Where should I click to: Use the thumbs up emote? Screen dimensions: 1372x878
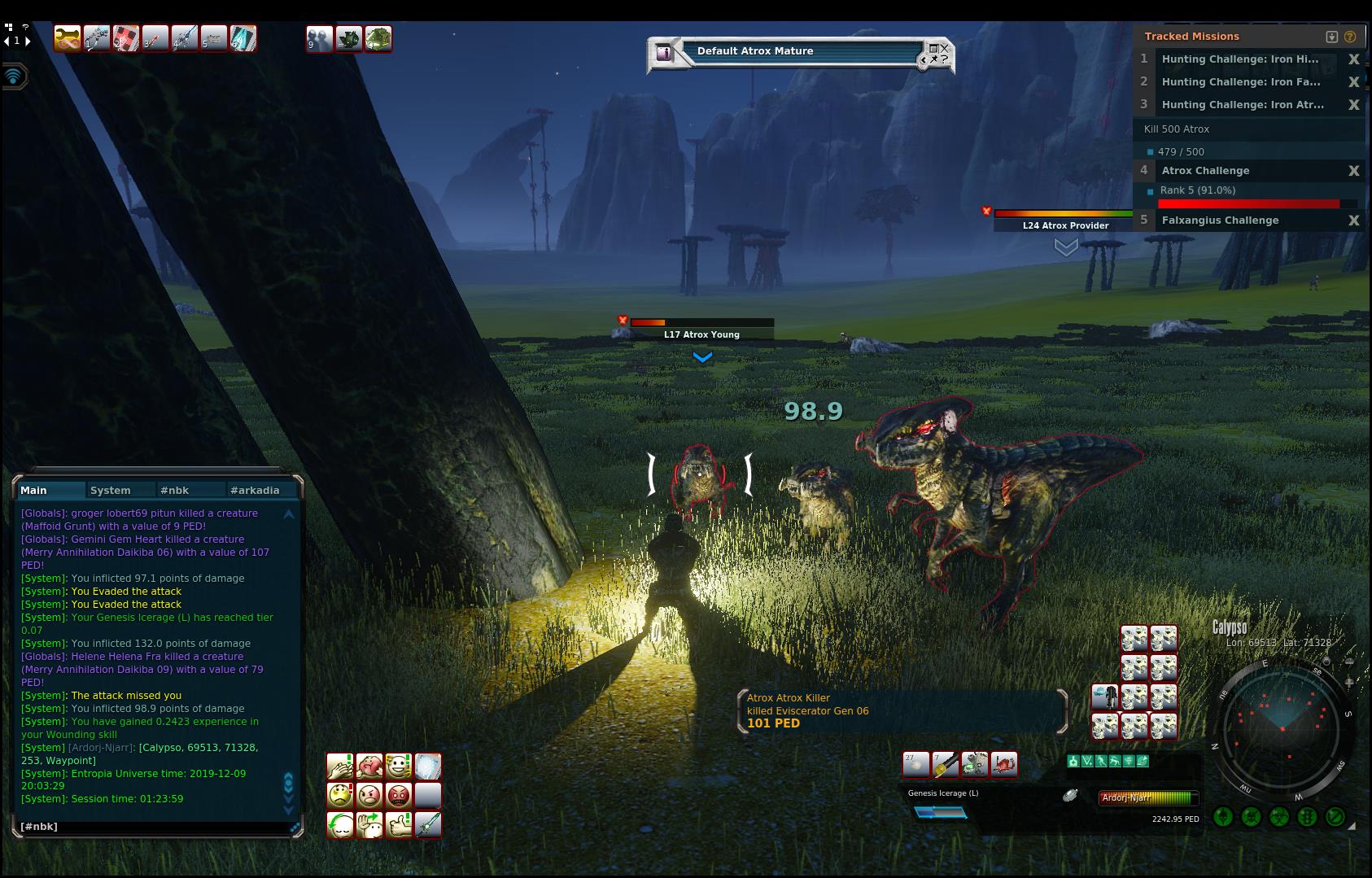(399, 825)
